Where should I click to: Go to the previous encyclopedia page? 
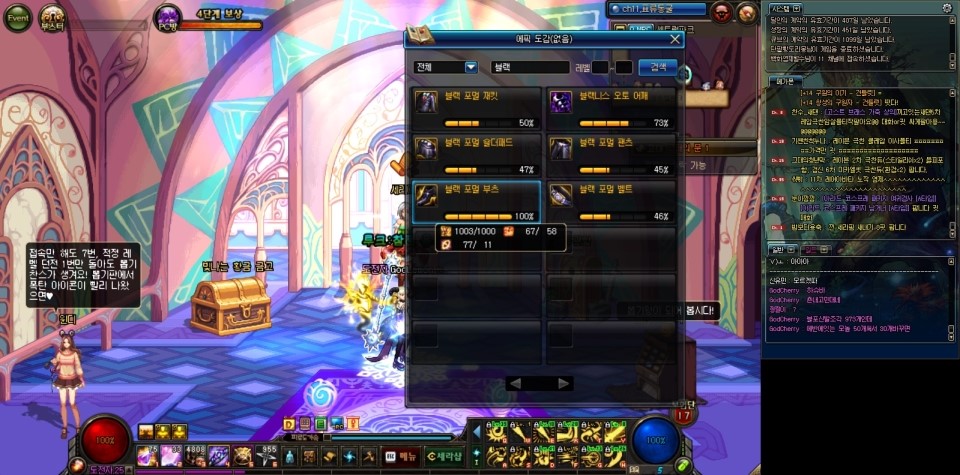pos(515,383)
